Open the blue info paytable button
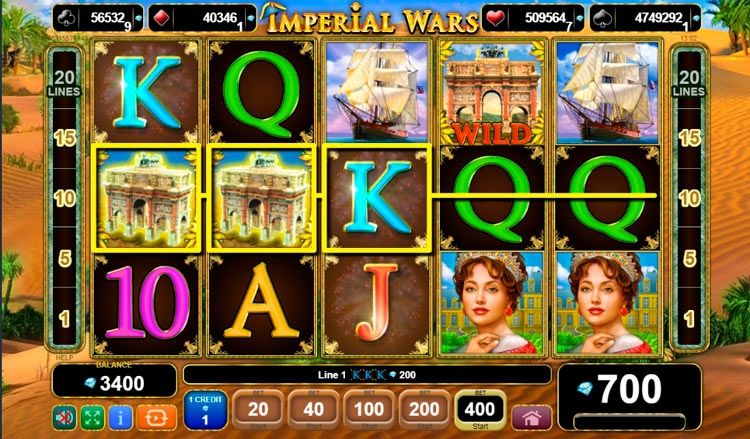 tap(119, 416)
